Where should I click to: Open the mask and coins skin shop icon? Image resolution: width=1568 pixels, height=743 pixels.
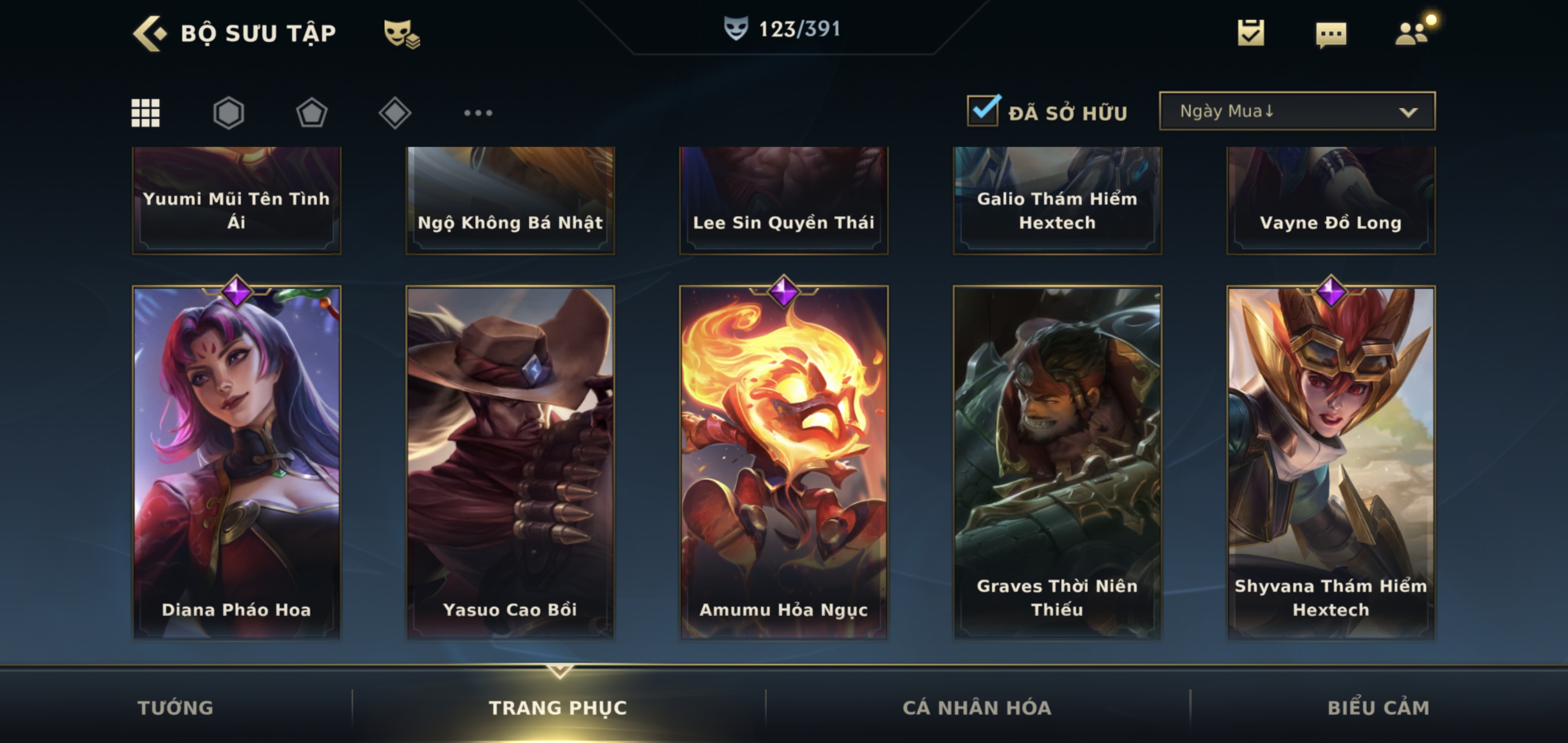[401, 34]
